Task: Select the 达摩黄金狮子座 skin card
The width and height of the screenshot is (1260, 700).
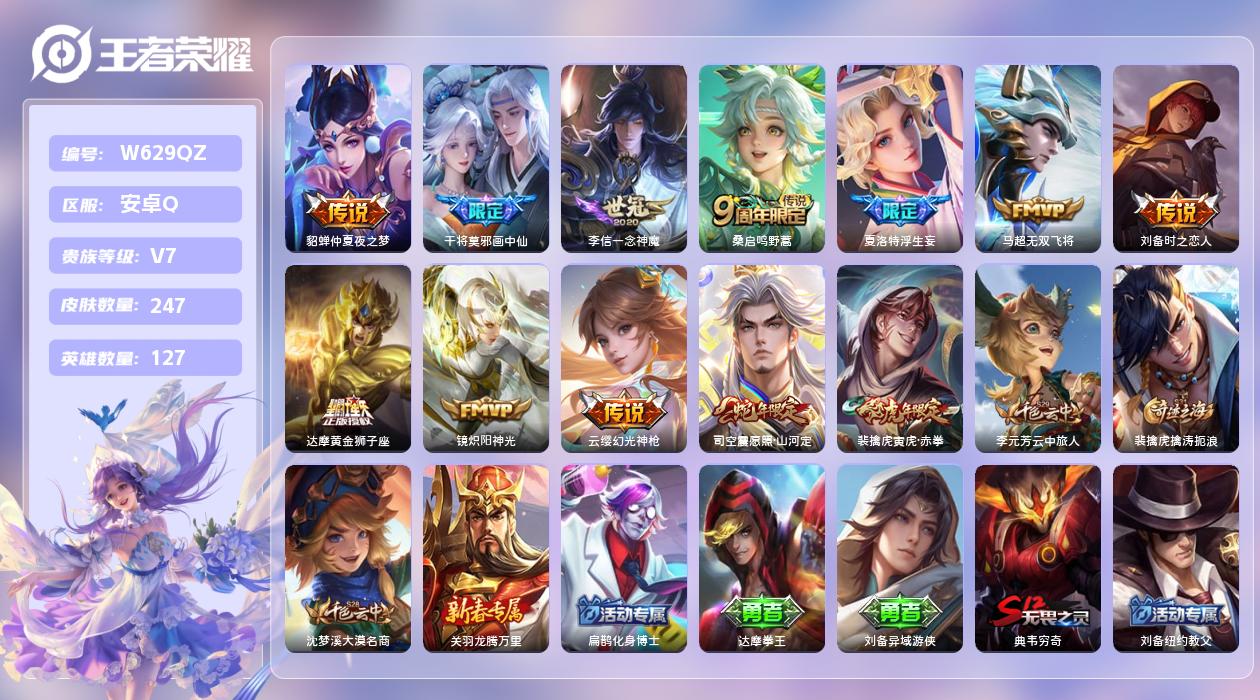Action: (x=348, y=358)
